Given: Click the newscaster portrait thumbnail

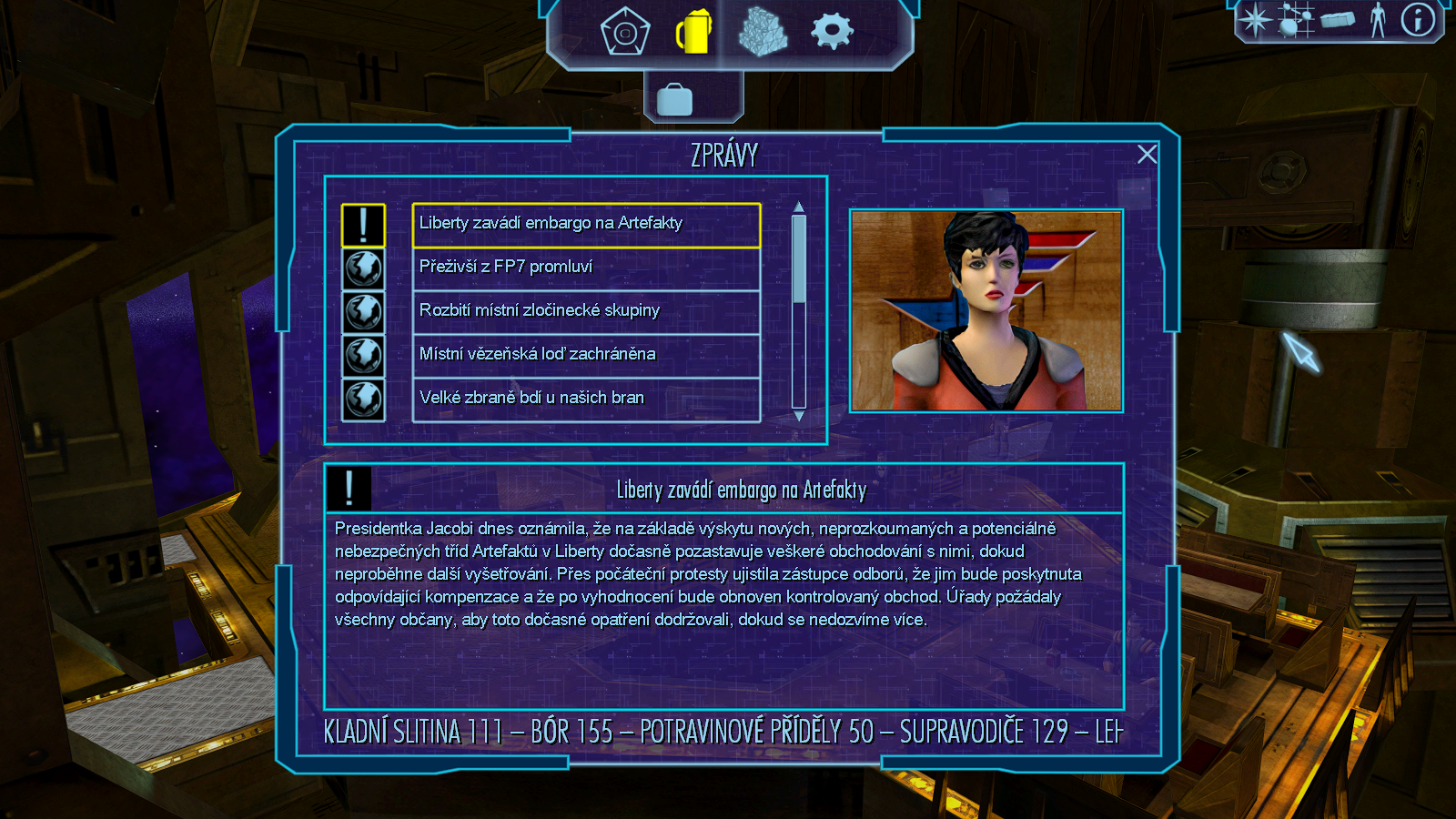Looking at the screenshot, I should [986, 311].
